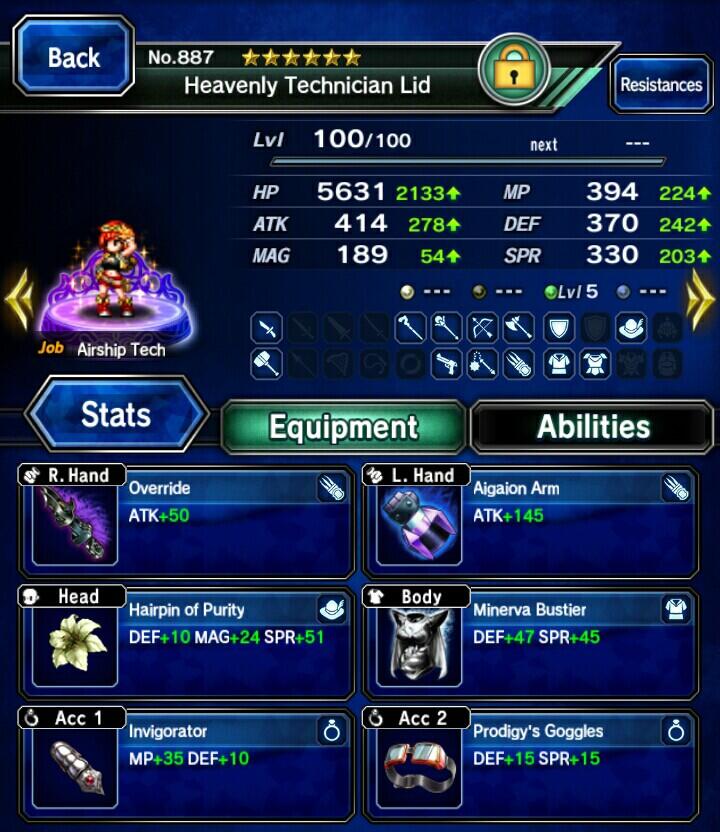Select the Prodigy's Goggles accessory slot
The height and width of the screenshot is (832, 720).
[x=531, y=762]
